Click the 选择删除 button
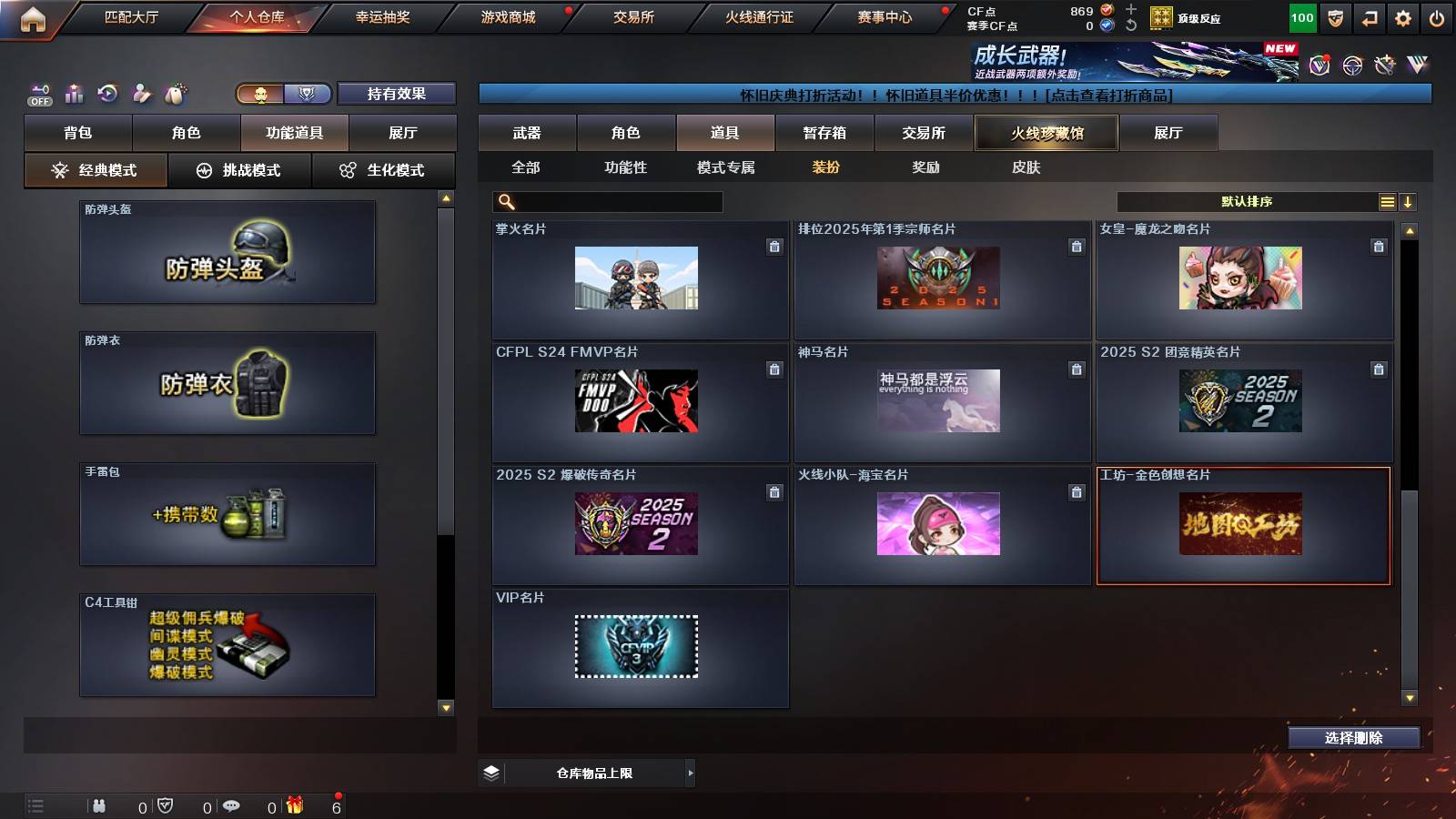The width and height of the screenshot is (1456, 819). (1353, 738)
